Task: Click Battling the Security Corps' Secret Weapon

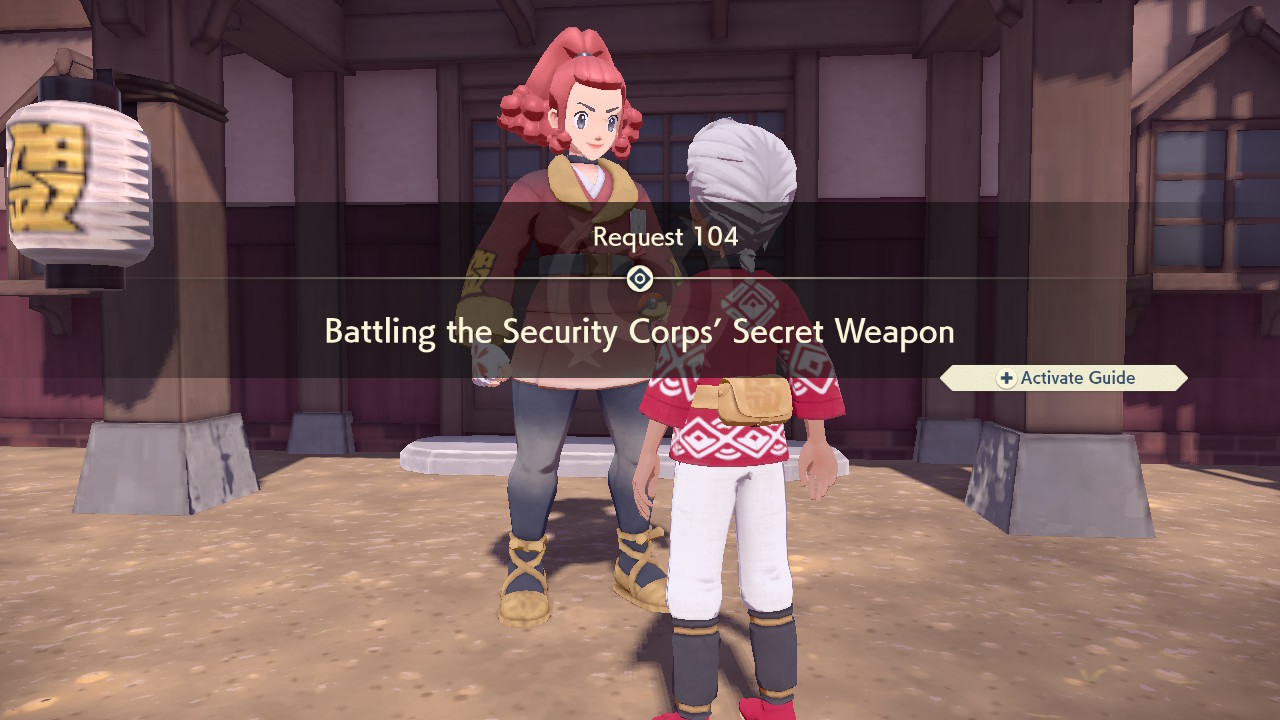Action: pos(638,331)
